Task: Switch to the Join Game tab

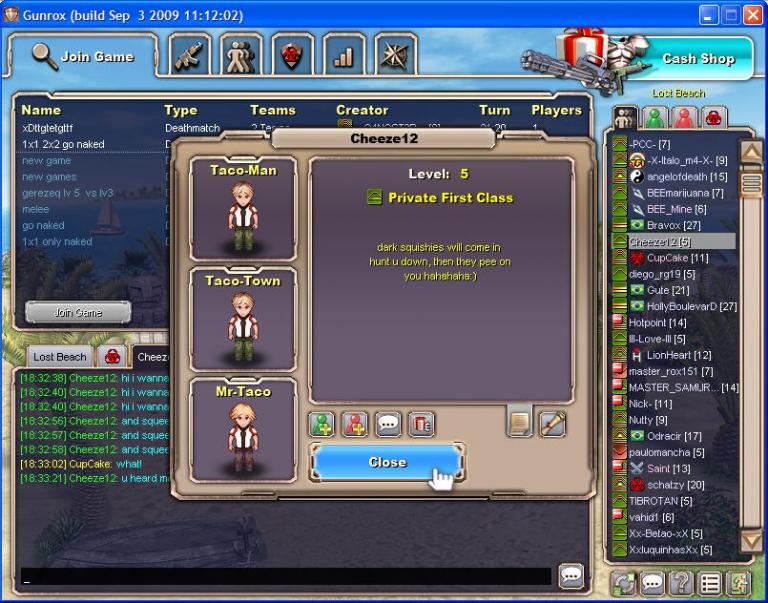Action: (x=83, y=56)
